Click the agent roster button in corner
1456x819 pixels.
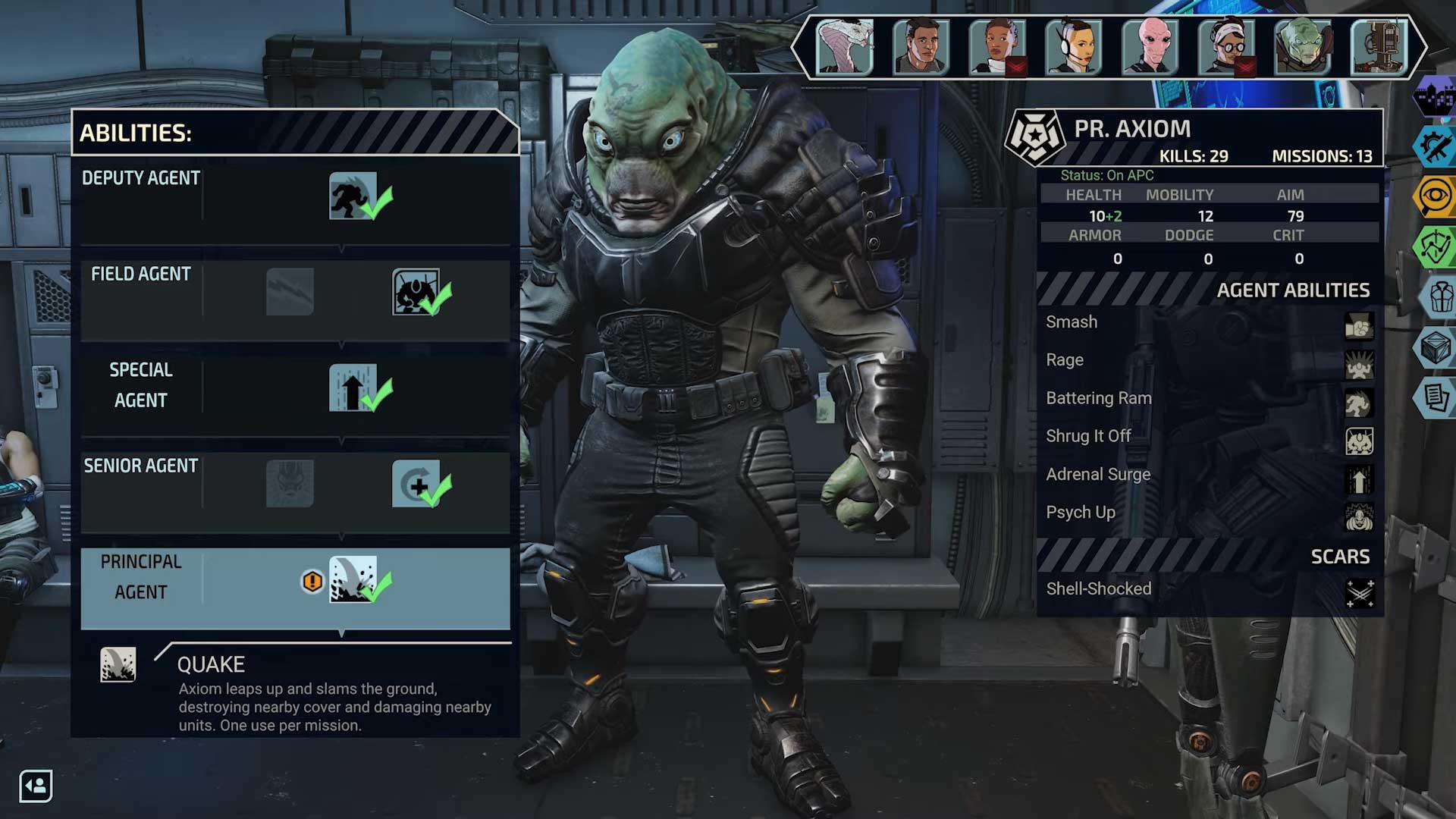click(36, 786)
